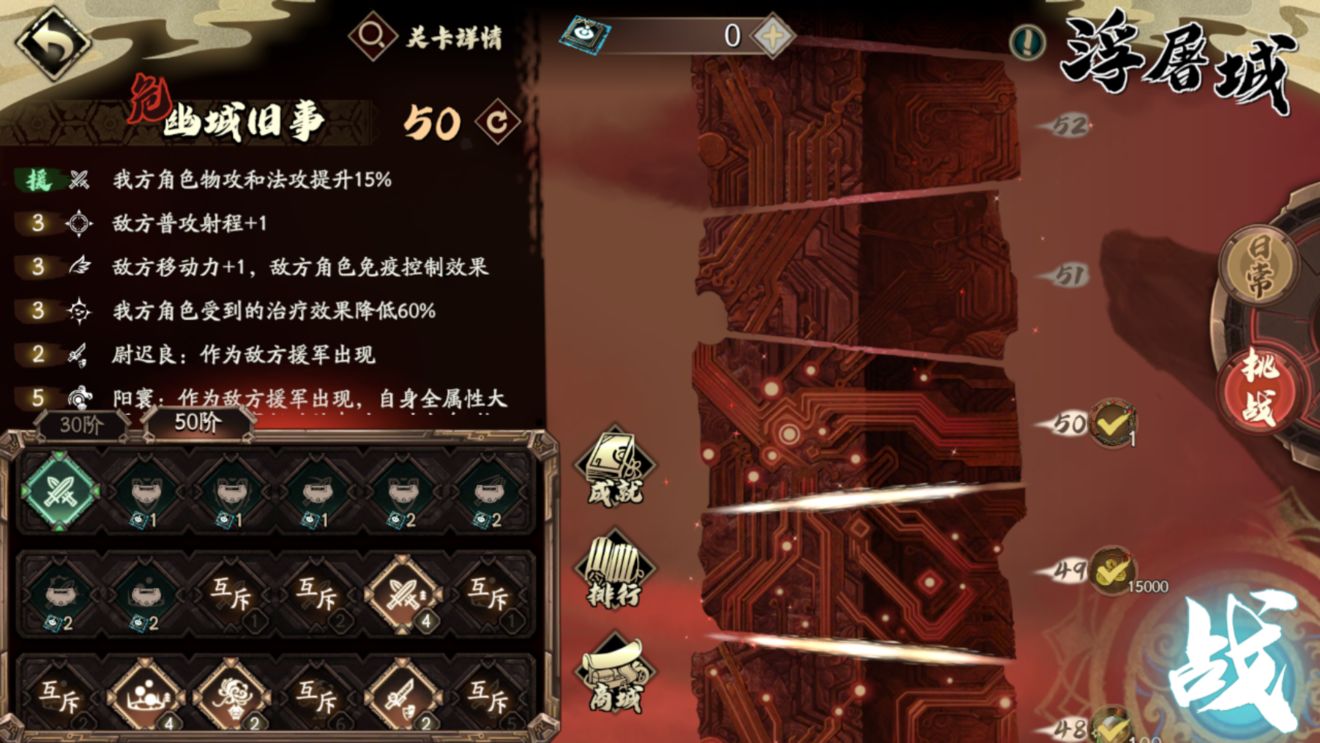Open the 商城 shop
Image resolution: width=1320 pixels, height=743 pixels.
tap(614, 669)
